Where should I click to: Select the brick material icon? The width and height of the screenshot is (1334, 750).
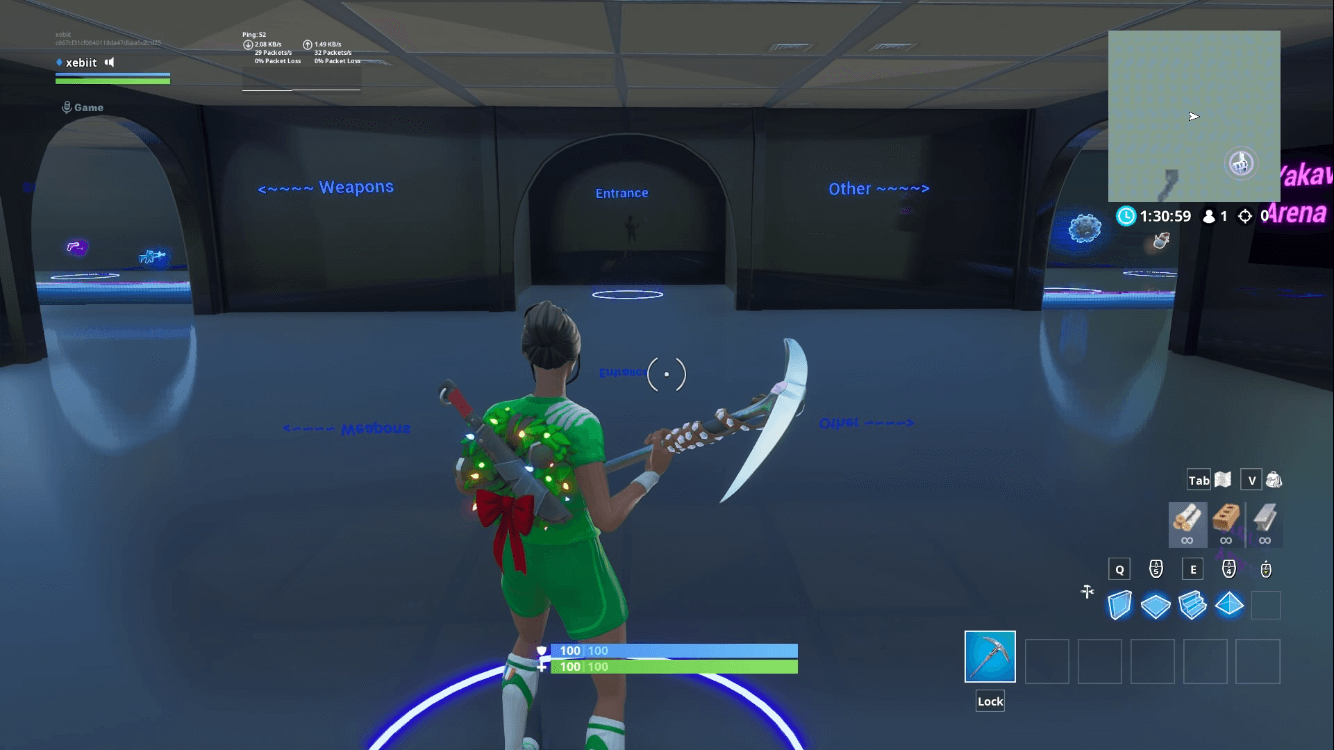[1227, 520]
